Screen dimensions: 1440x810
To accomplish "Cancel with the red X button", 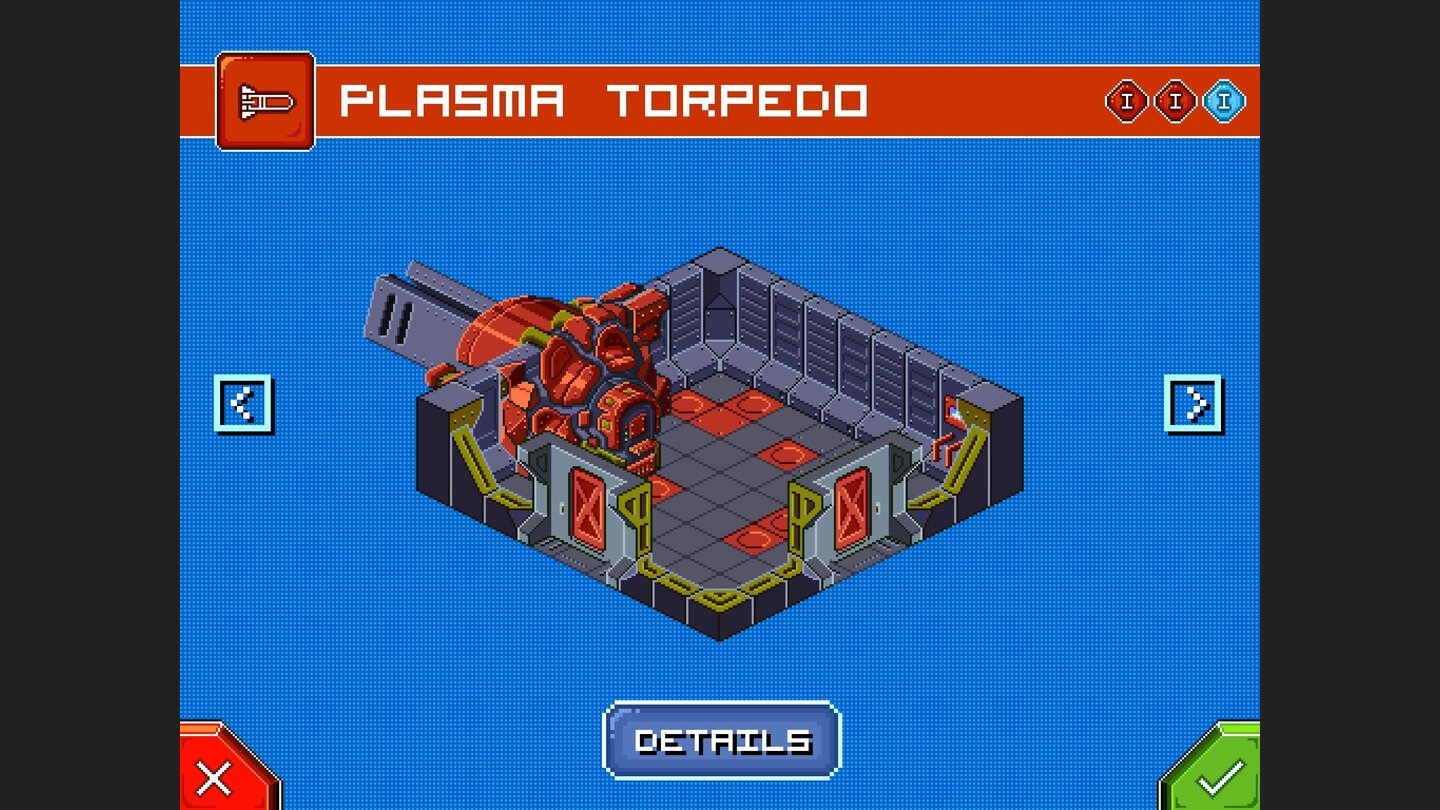I will 215,775.
